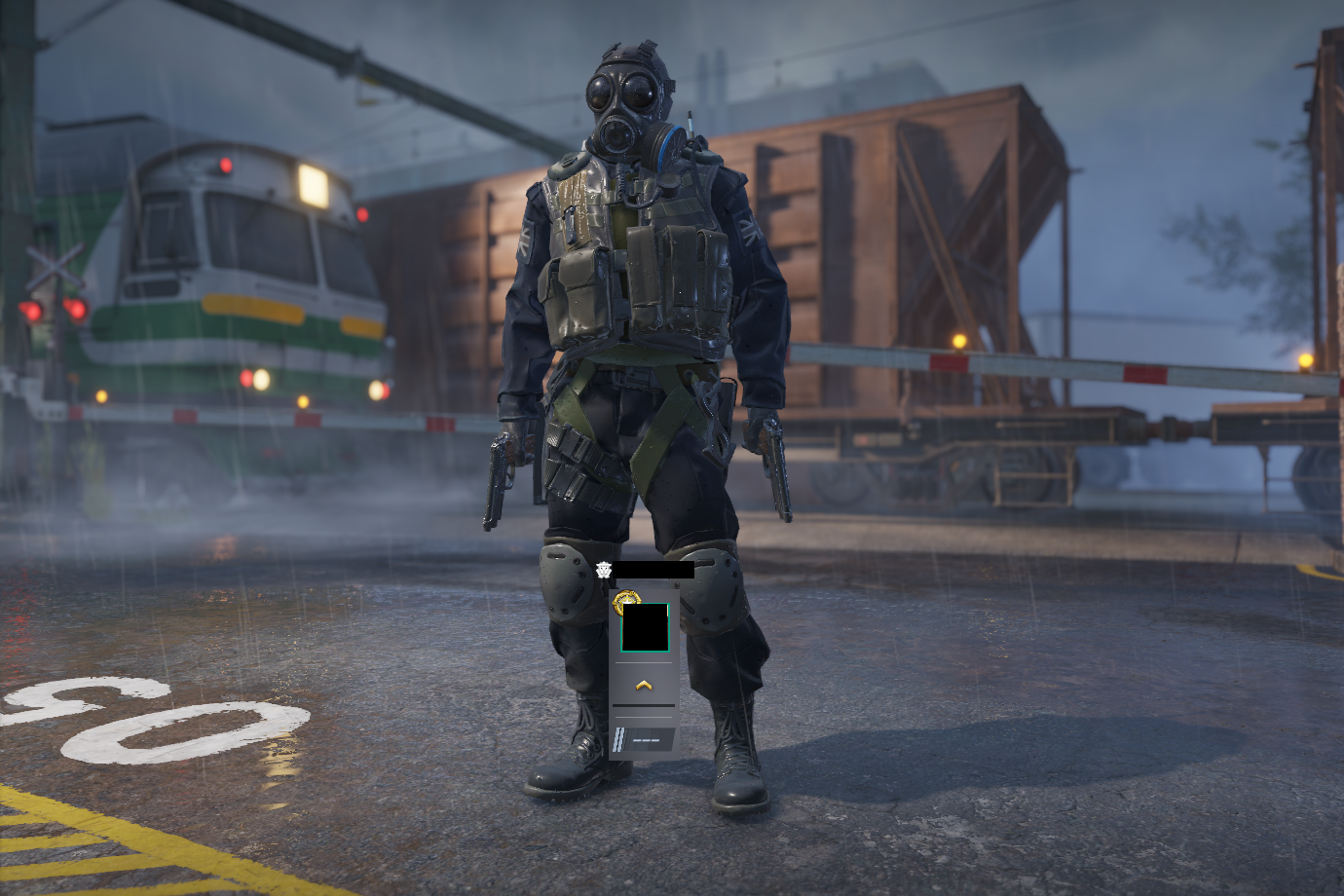Screen dimensions: 1344x896
Task: Click the white emblem beside the player name
Action: tap(603, 570)
